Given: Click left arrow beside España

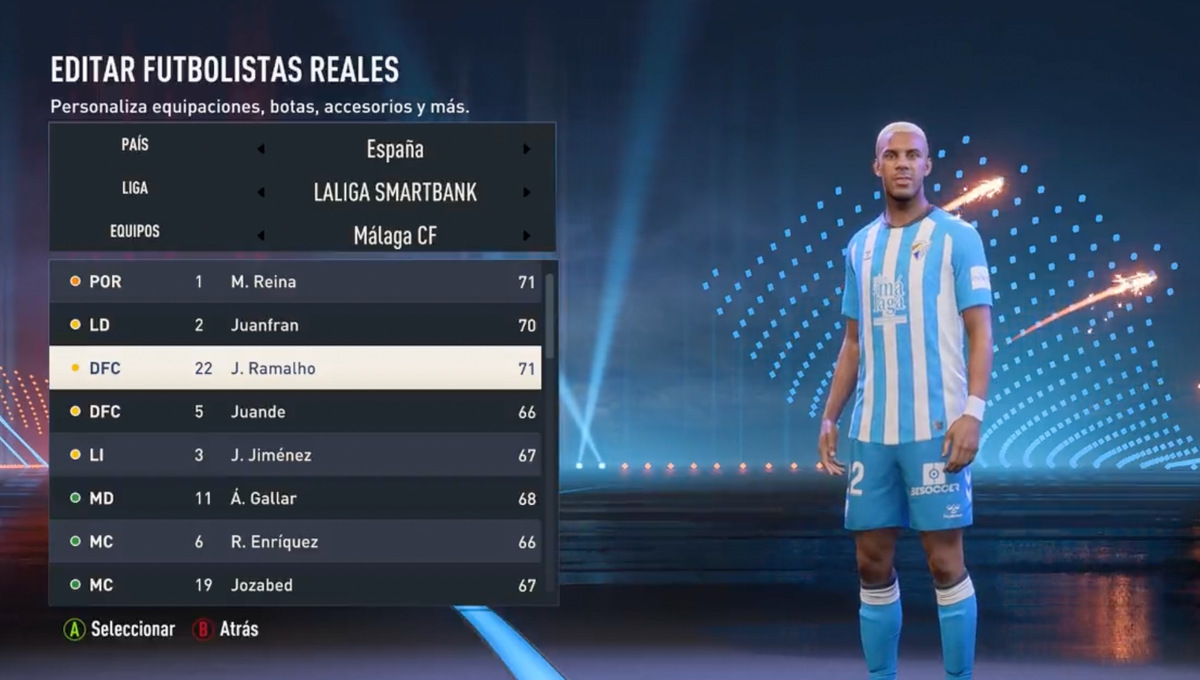Looking at the screenshot, I should 261,150.
